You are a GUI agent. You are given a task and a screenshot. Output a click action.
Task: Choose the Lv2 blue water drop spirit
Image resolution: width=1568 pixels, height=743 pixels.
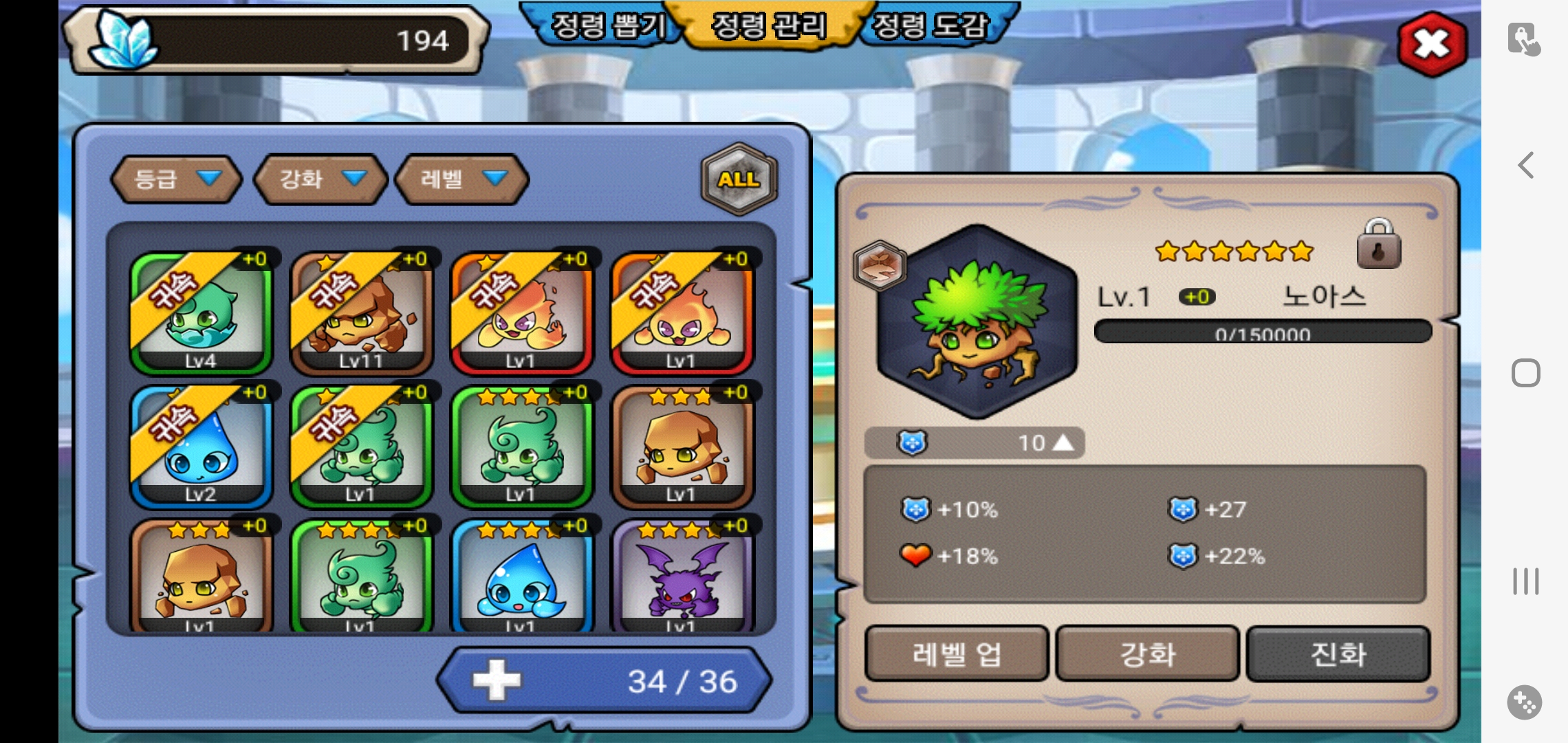(x=201, y=446)
